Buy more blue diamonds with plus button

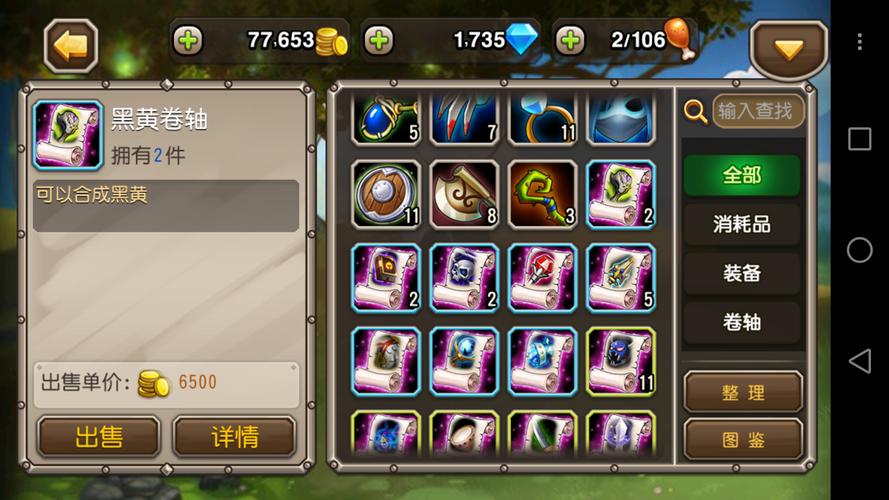378,41
